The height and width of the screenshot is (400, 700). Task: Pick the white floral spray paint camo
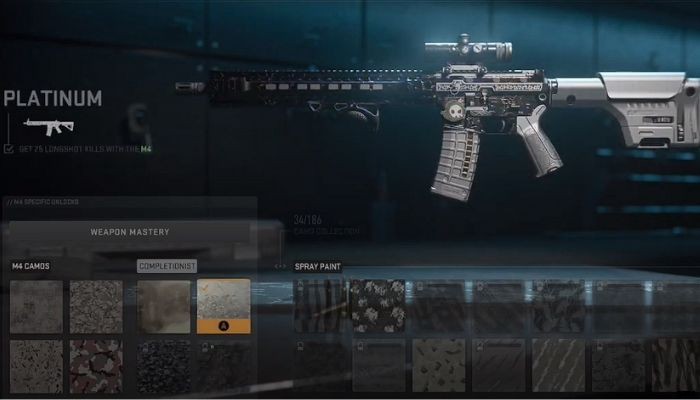(379, 305)
